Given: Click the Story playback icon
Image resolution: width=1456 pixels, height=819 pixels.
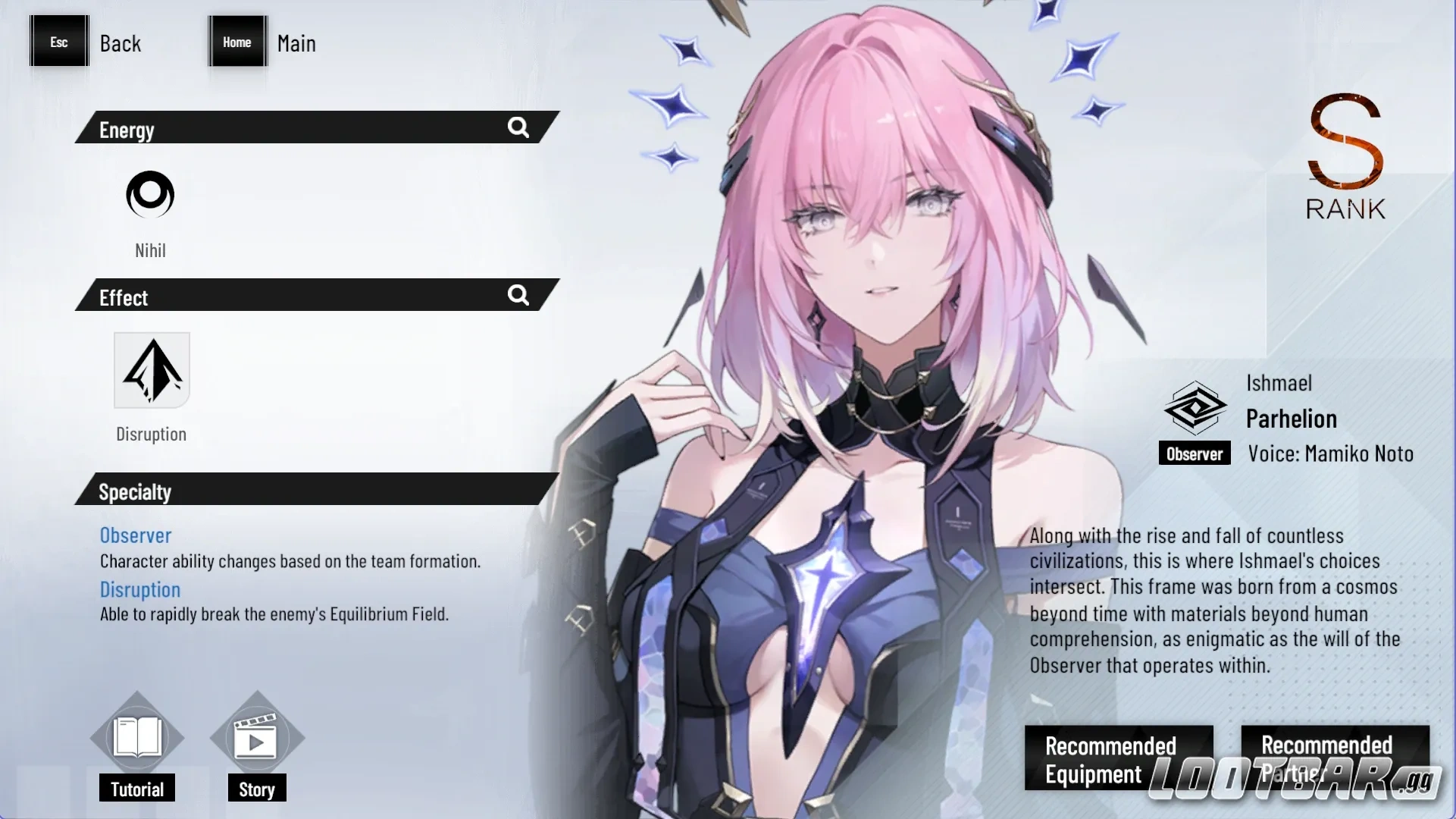Looking at the screenshot, I should point(256,736).
